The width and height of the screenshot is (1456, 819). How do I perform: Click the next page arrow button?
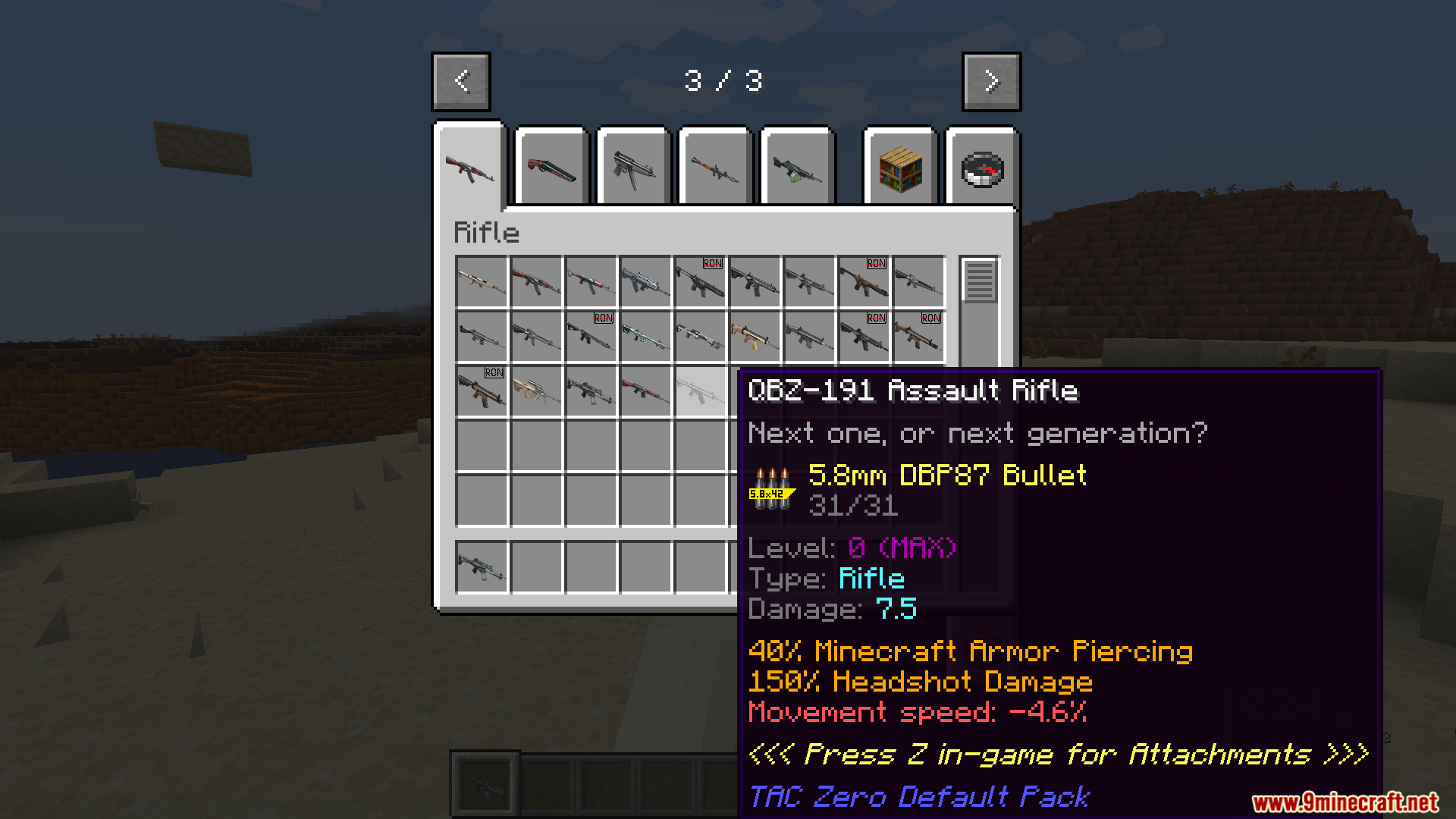[991, 81]
